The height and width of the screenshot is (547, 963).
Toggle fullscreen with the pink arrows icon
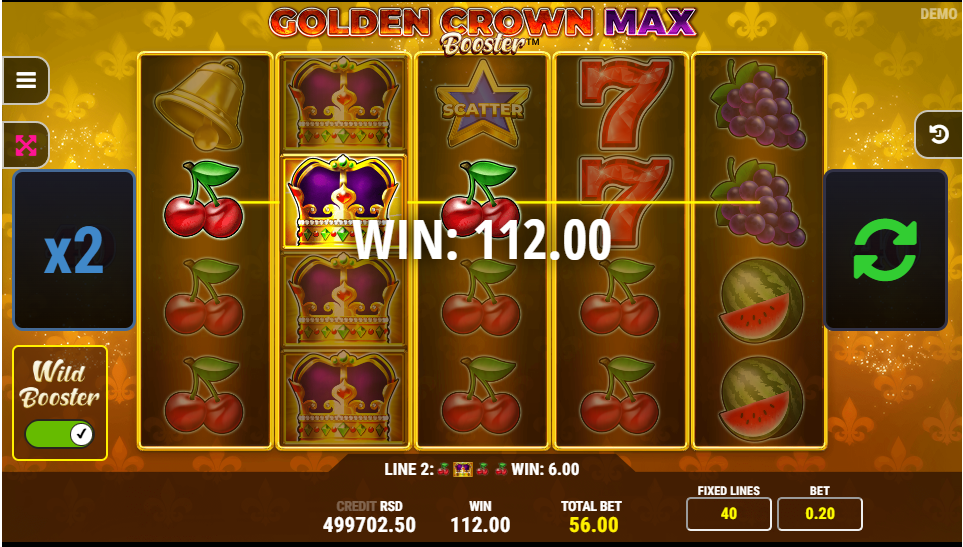pyautogui.click(x=26, y=146)
